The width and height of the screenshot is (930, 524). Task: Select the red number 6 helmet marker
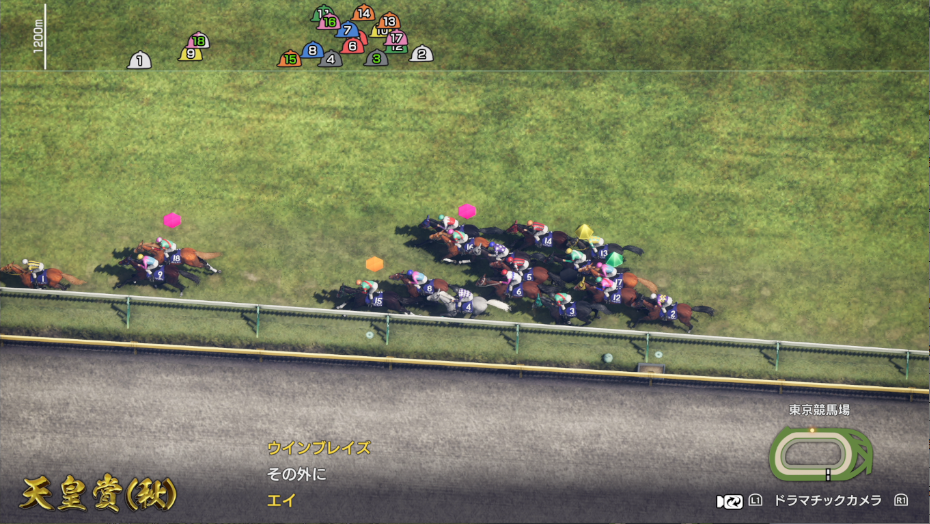tap(352, 46)
